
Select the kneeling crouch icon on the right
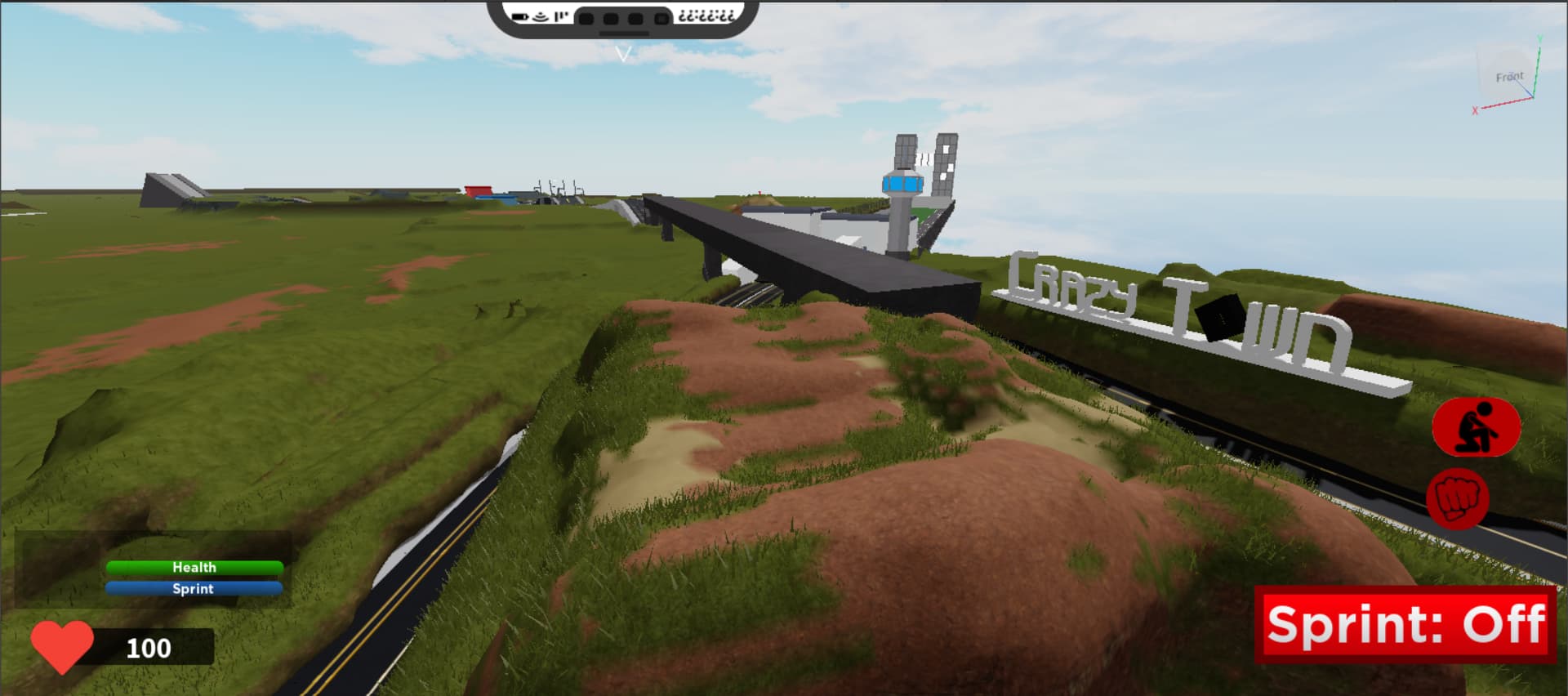click(1475, 427)
